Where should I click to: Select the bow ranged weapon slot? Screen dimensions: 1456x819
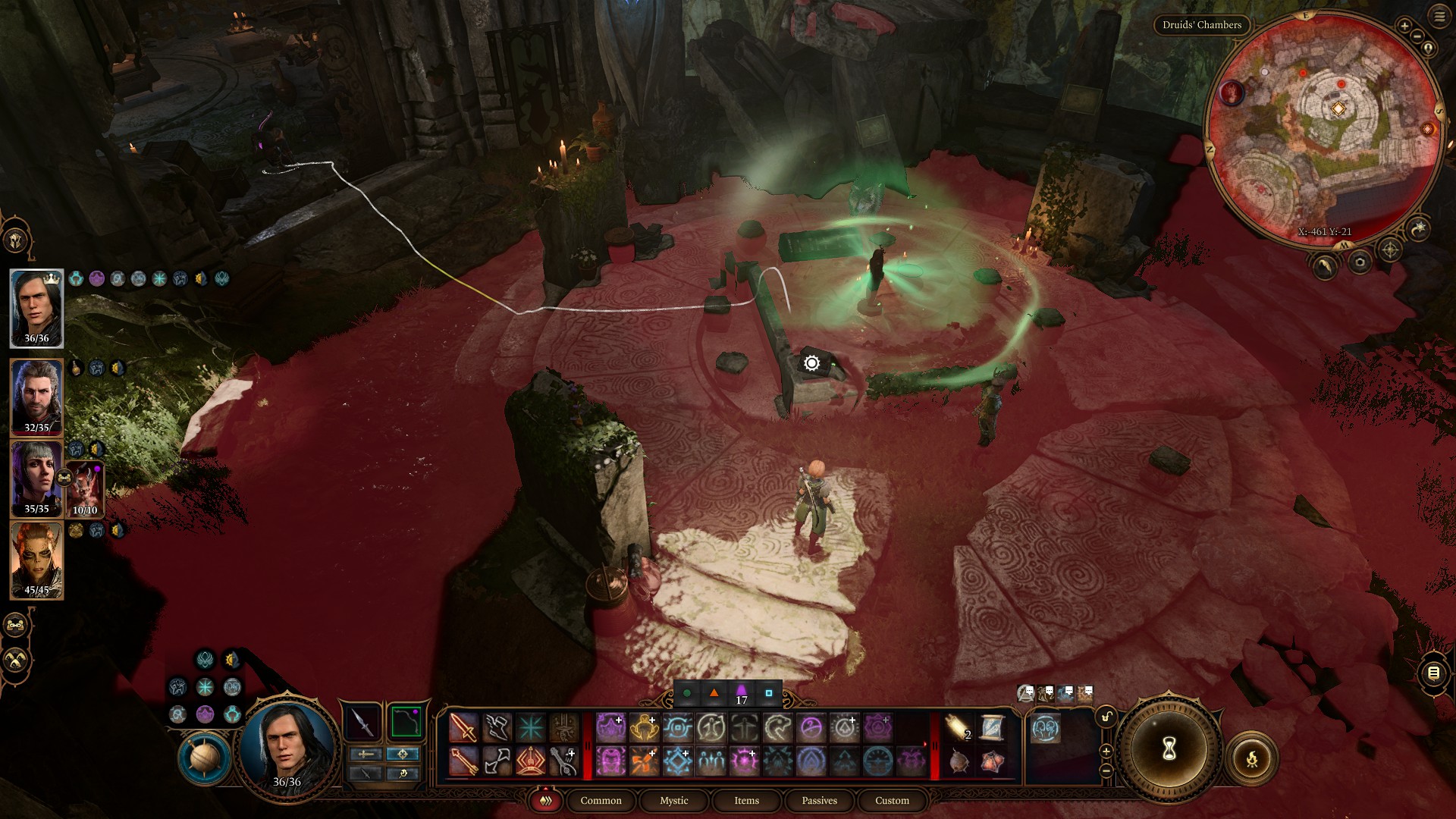(406, 721)
